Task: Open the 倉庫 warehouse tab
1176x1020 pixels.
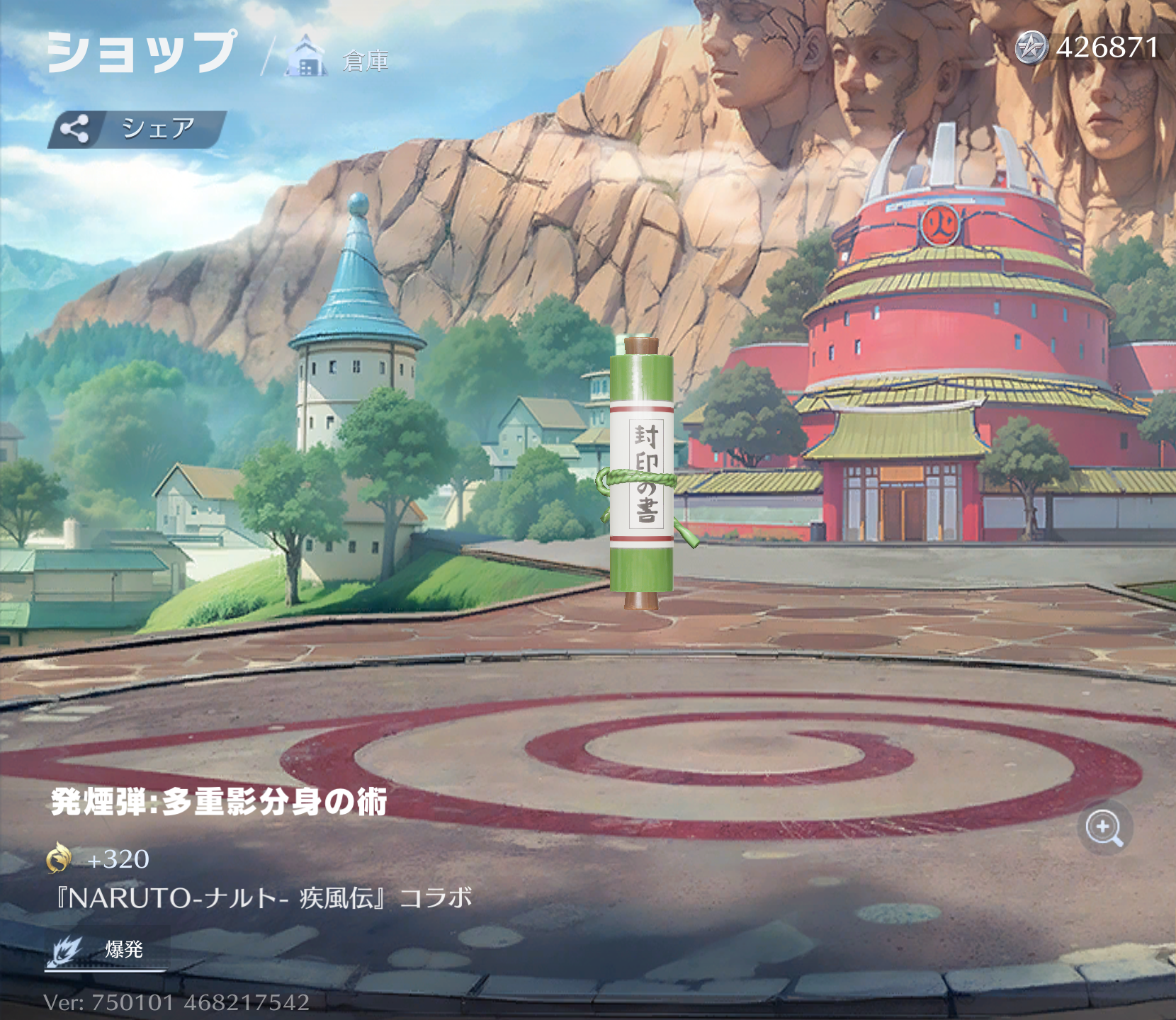Action: pyautogui.click(x=340, y=58)
